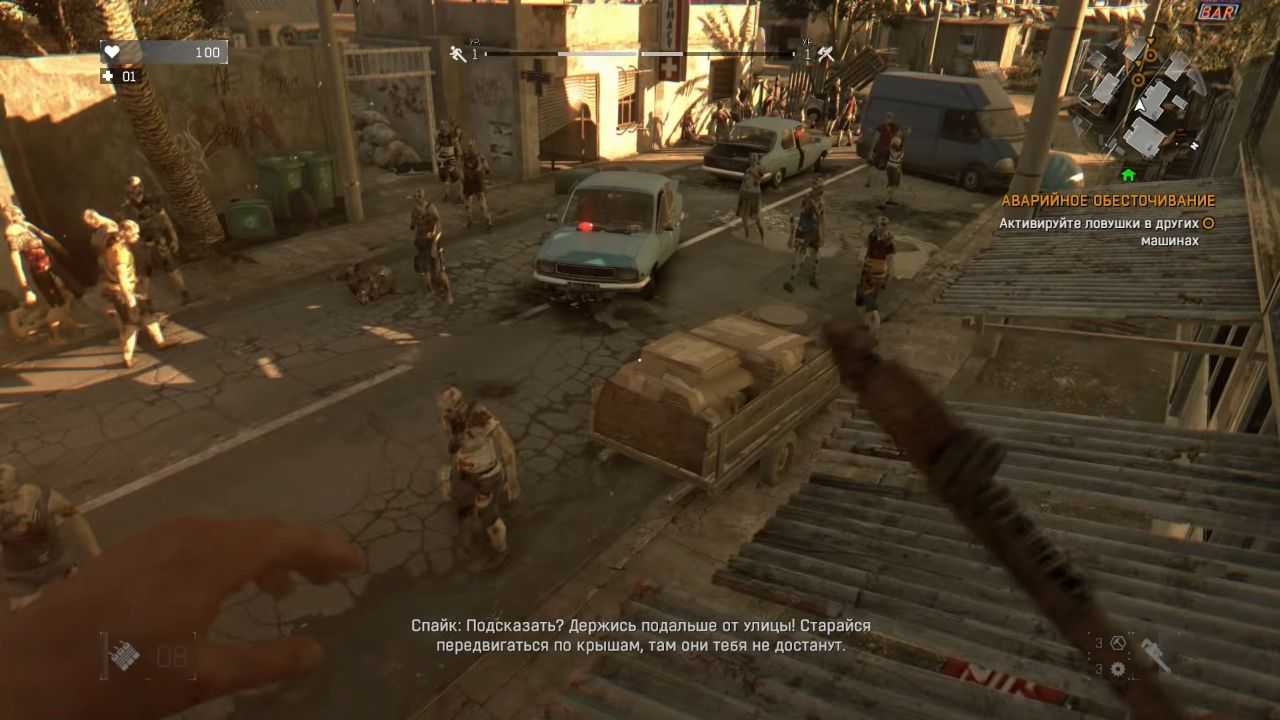Select the equipped wrench weapon icon

(x=1155, y=655)
